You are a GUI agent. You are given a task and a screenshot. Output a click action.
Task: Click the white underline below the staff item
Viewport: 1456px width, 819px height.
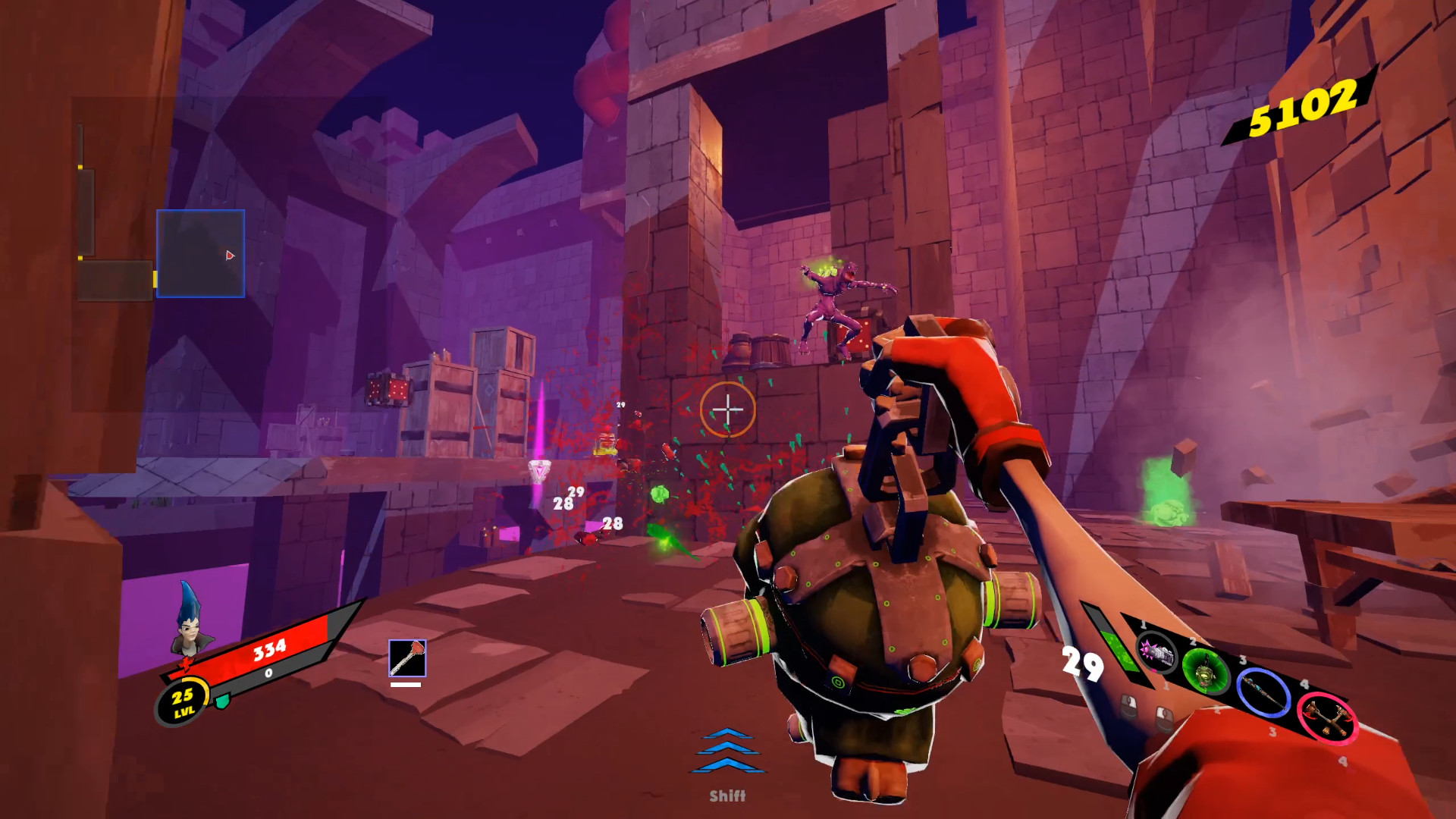click(407, 685)
